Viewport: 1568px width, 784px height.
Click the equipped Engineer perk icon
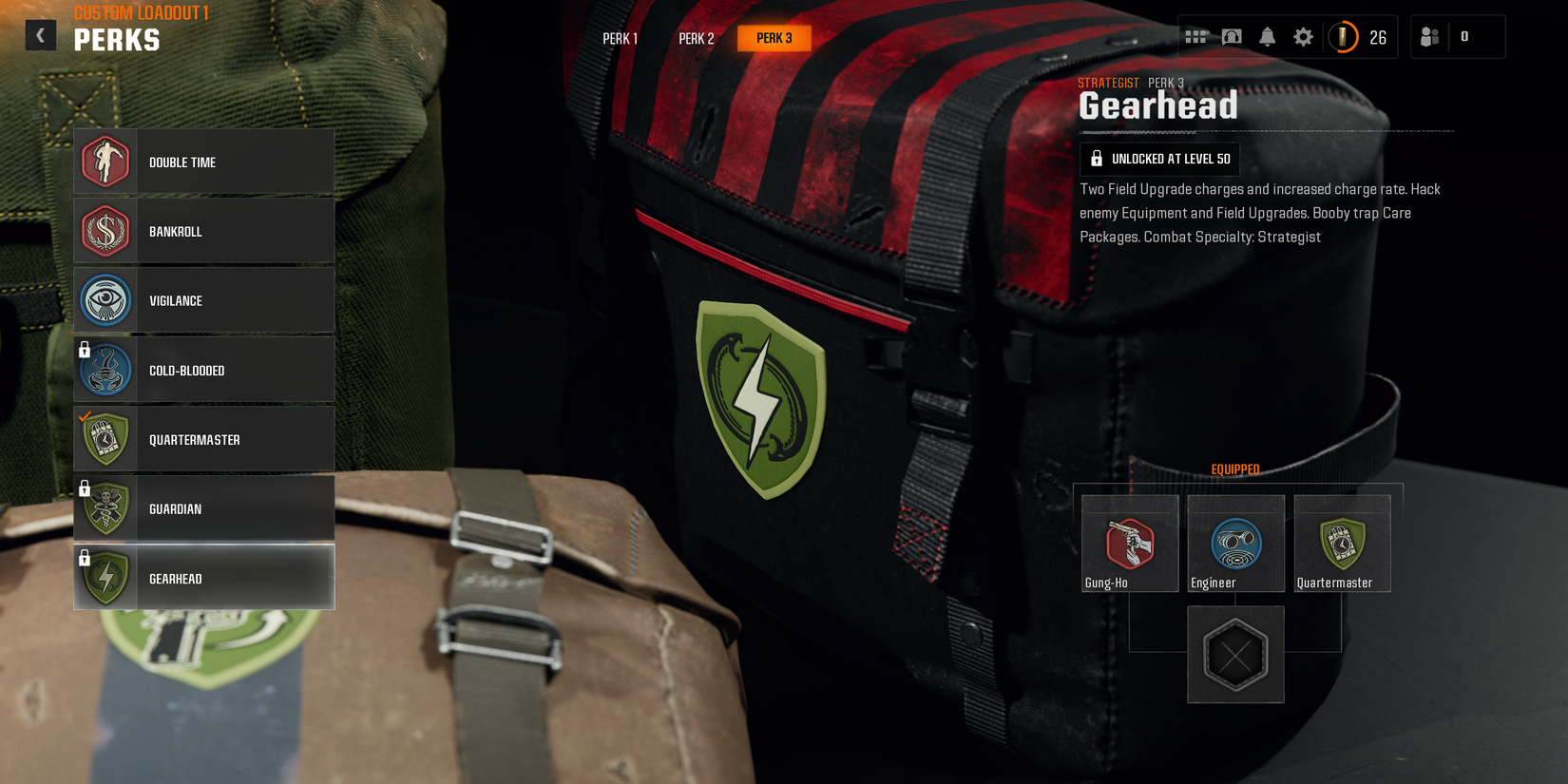pyautogui.click(x=1235, y=542)
